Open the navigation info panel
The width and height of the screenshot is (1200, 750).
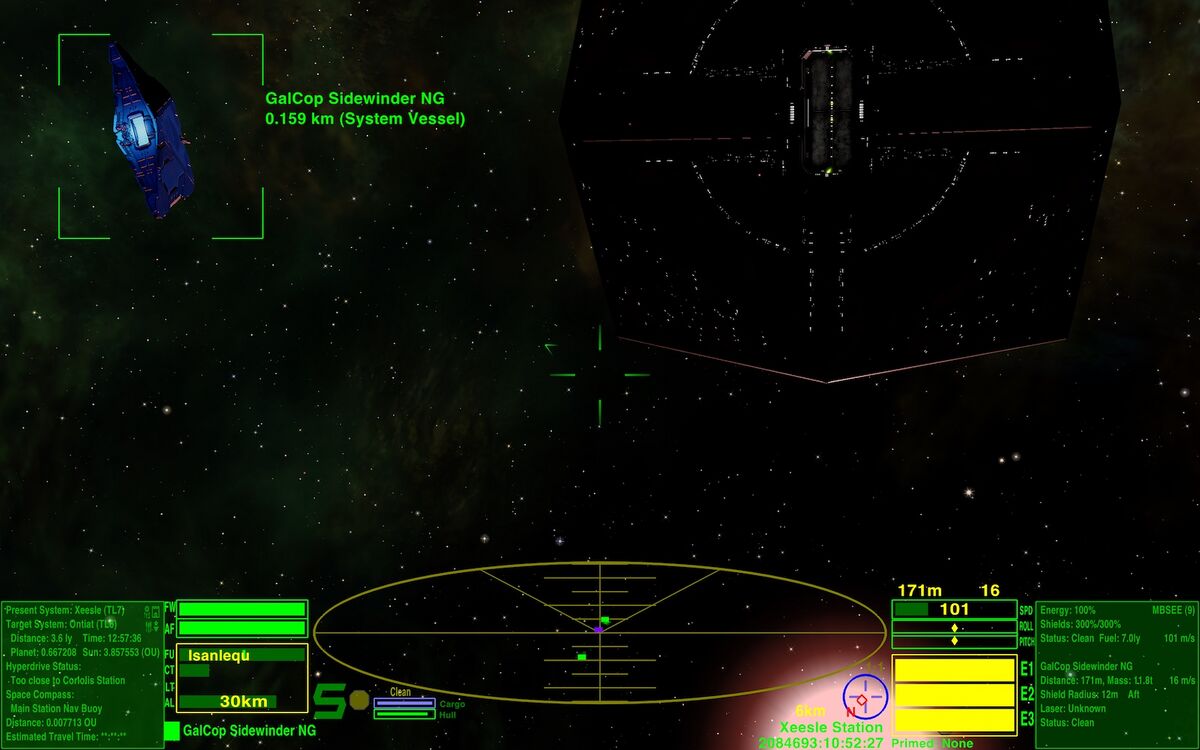[x=81, y=673]
